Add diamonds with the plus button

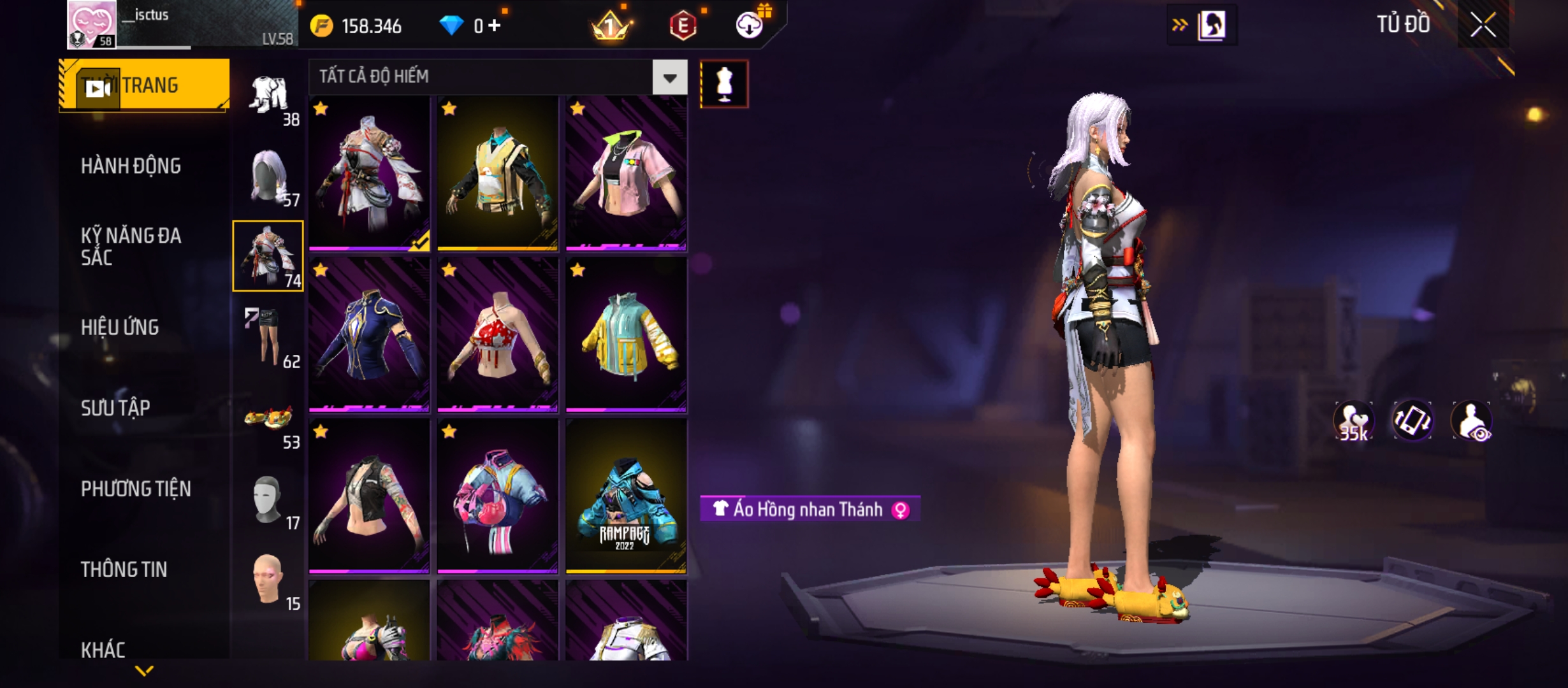[495, 25]
